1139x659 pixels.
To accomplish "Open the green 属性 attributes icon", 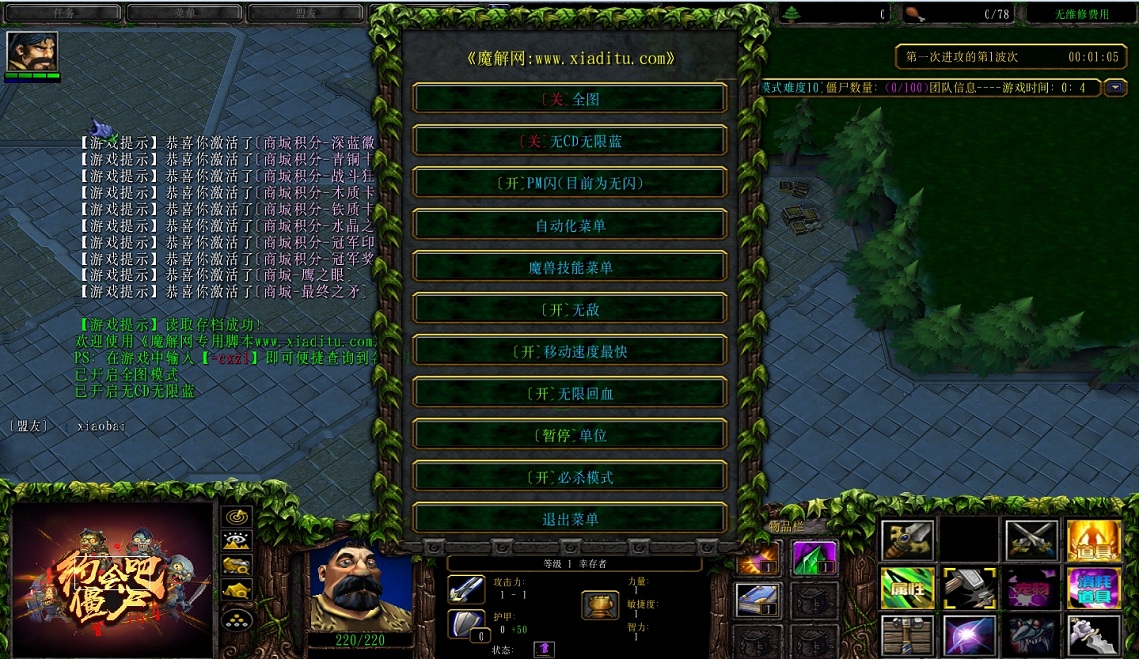I will point(907,588).
